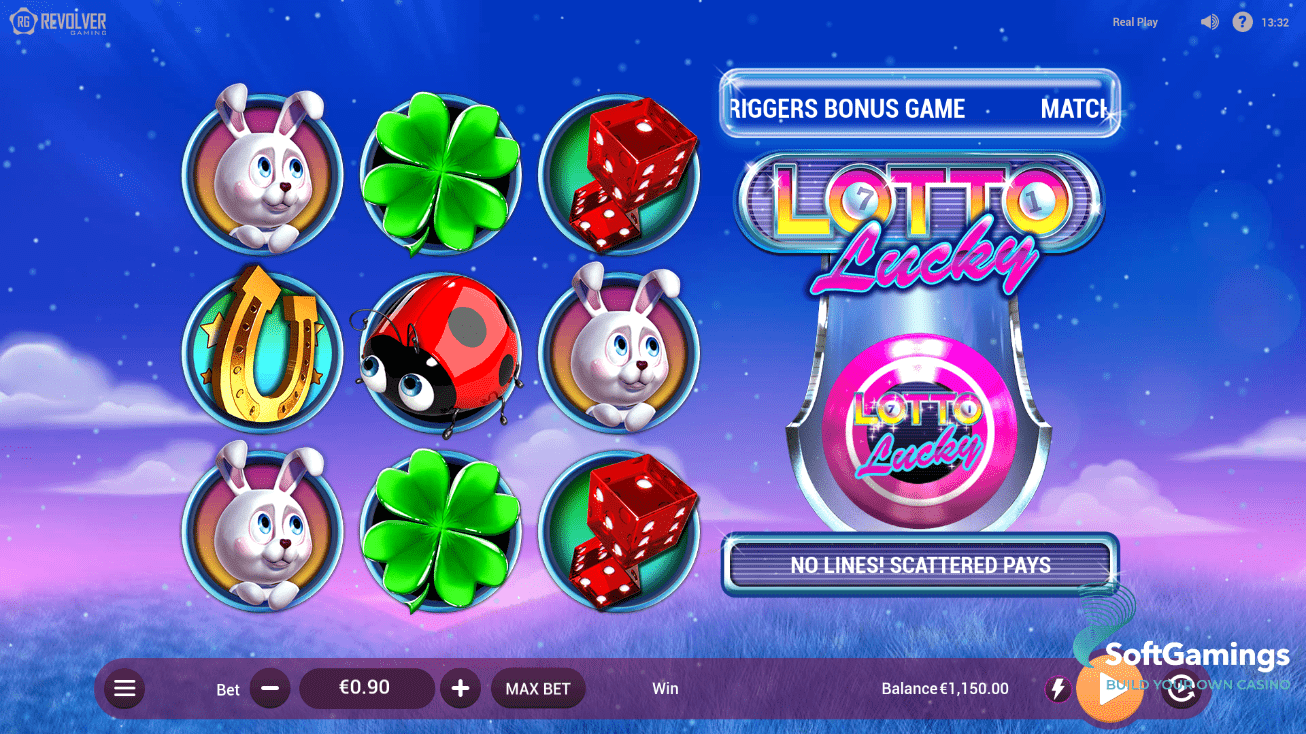Open the hamburger menu icon

tap(124, 688)
